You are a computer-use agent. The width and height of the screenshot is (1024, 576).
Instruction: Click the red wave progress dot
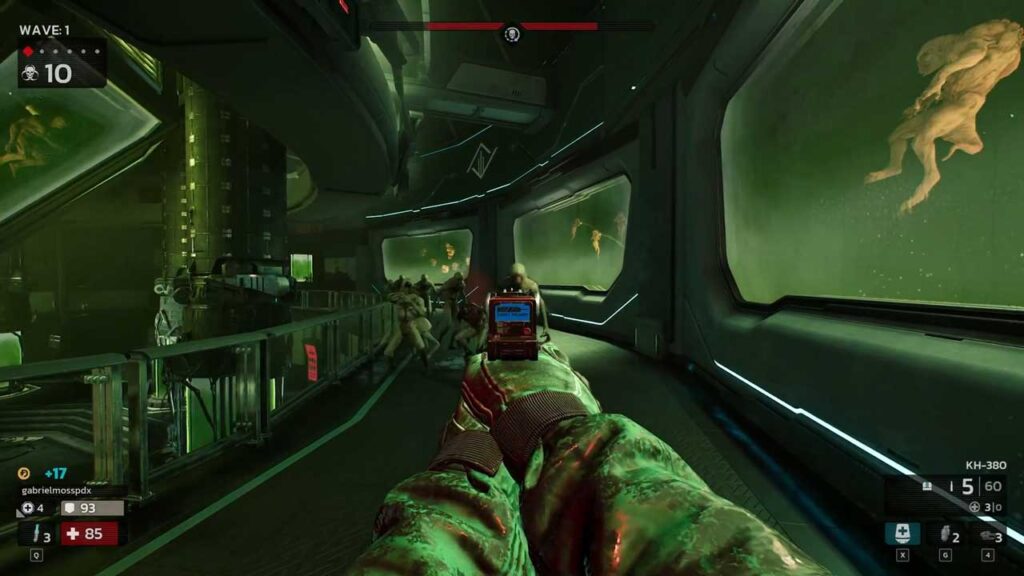28,50
